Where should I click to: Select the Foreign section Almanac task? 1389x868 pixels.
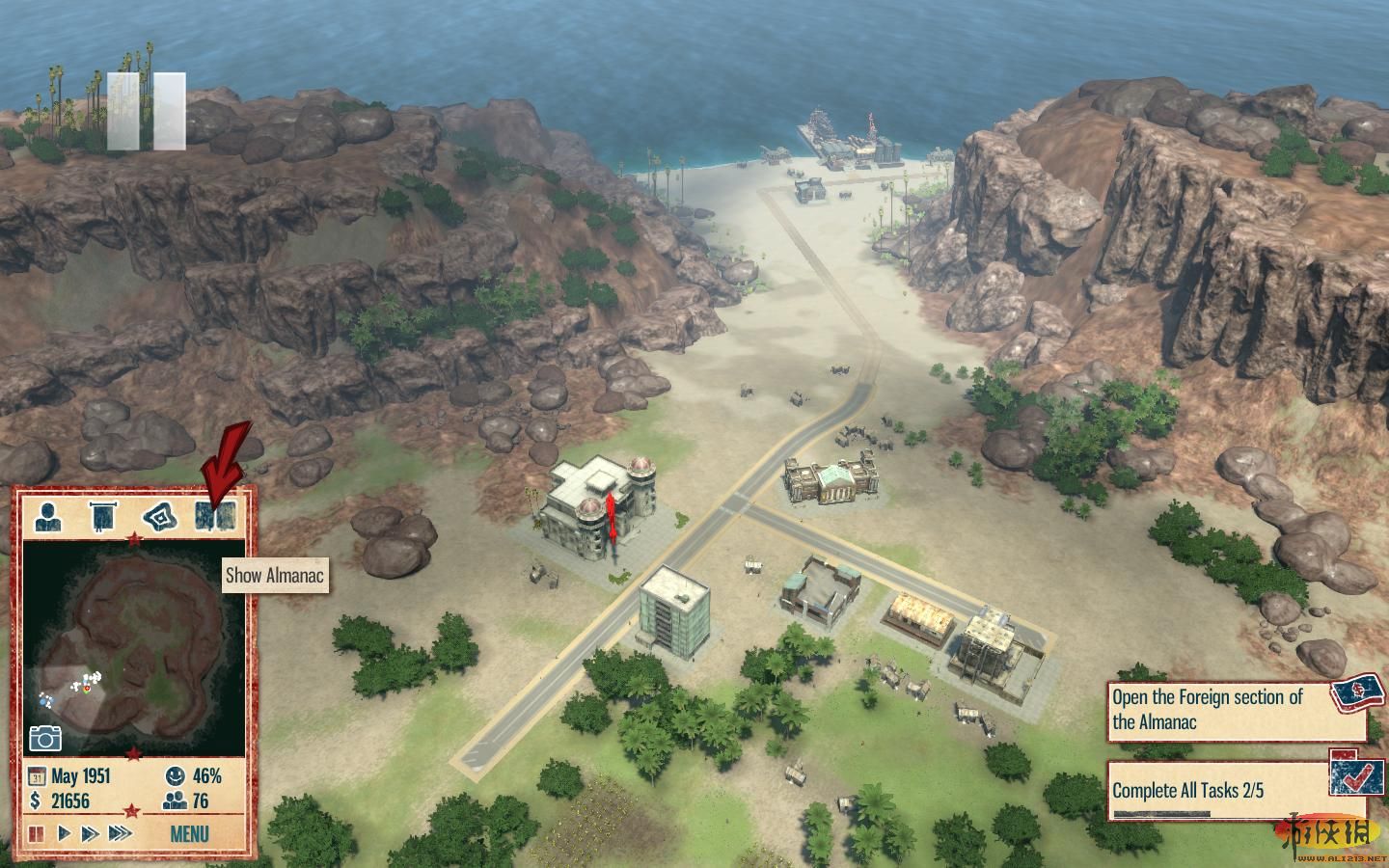point(1217,709)
